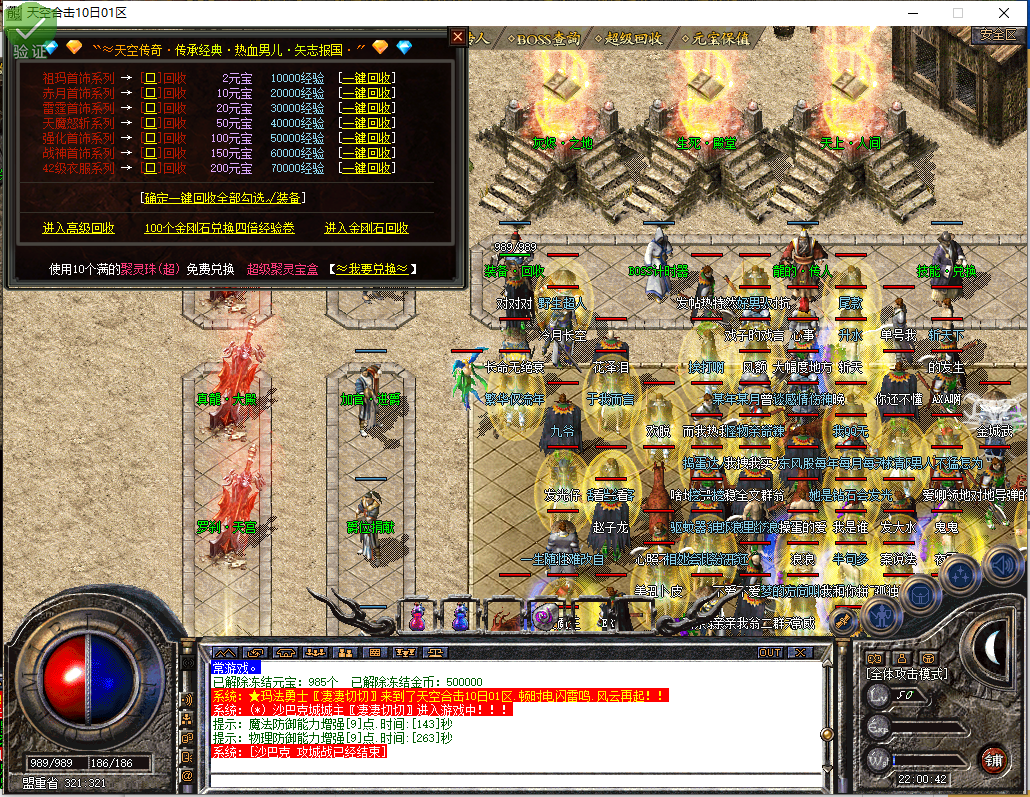Open the BOSS查询 top menu
This screenshot has width=1030, height=797.
544,38
